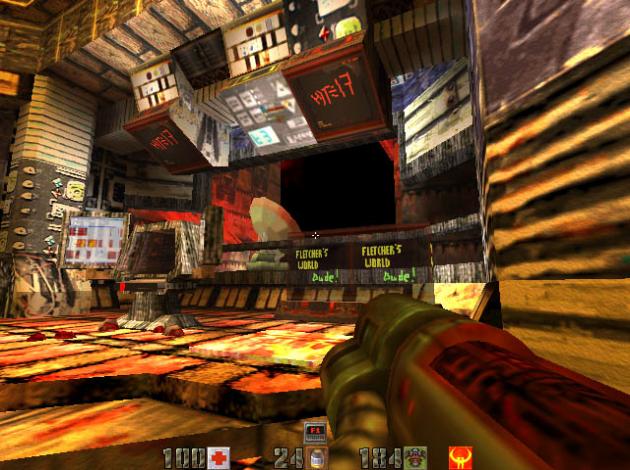This screenshot has height=470, width=630.
Task: Open the F1 help computer icon
Action: (315, 431)
